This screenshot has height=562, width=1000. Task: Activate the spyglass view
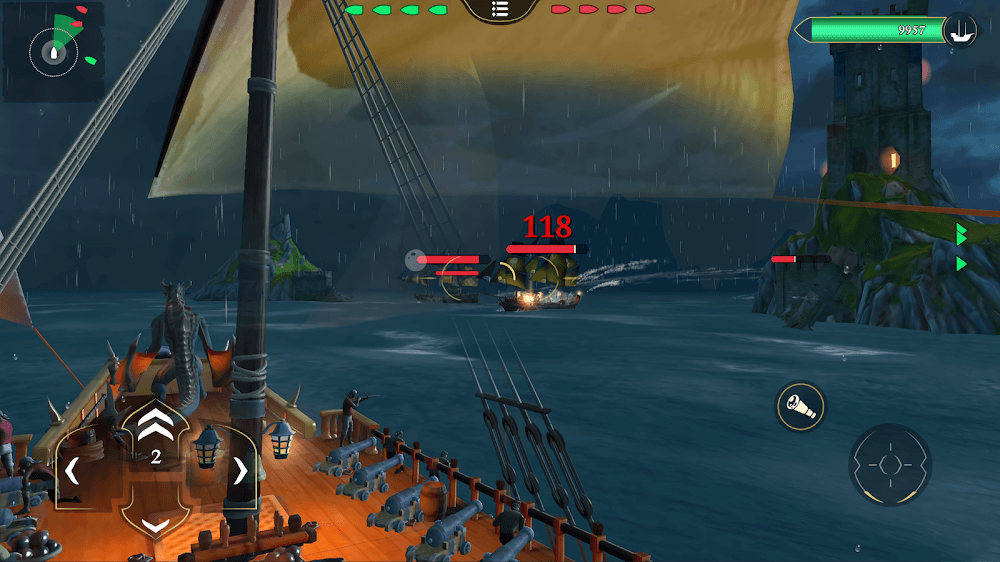pyautogui.click(x=800, y=406)
